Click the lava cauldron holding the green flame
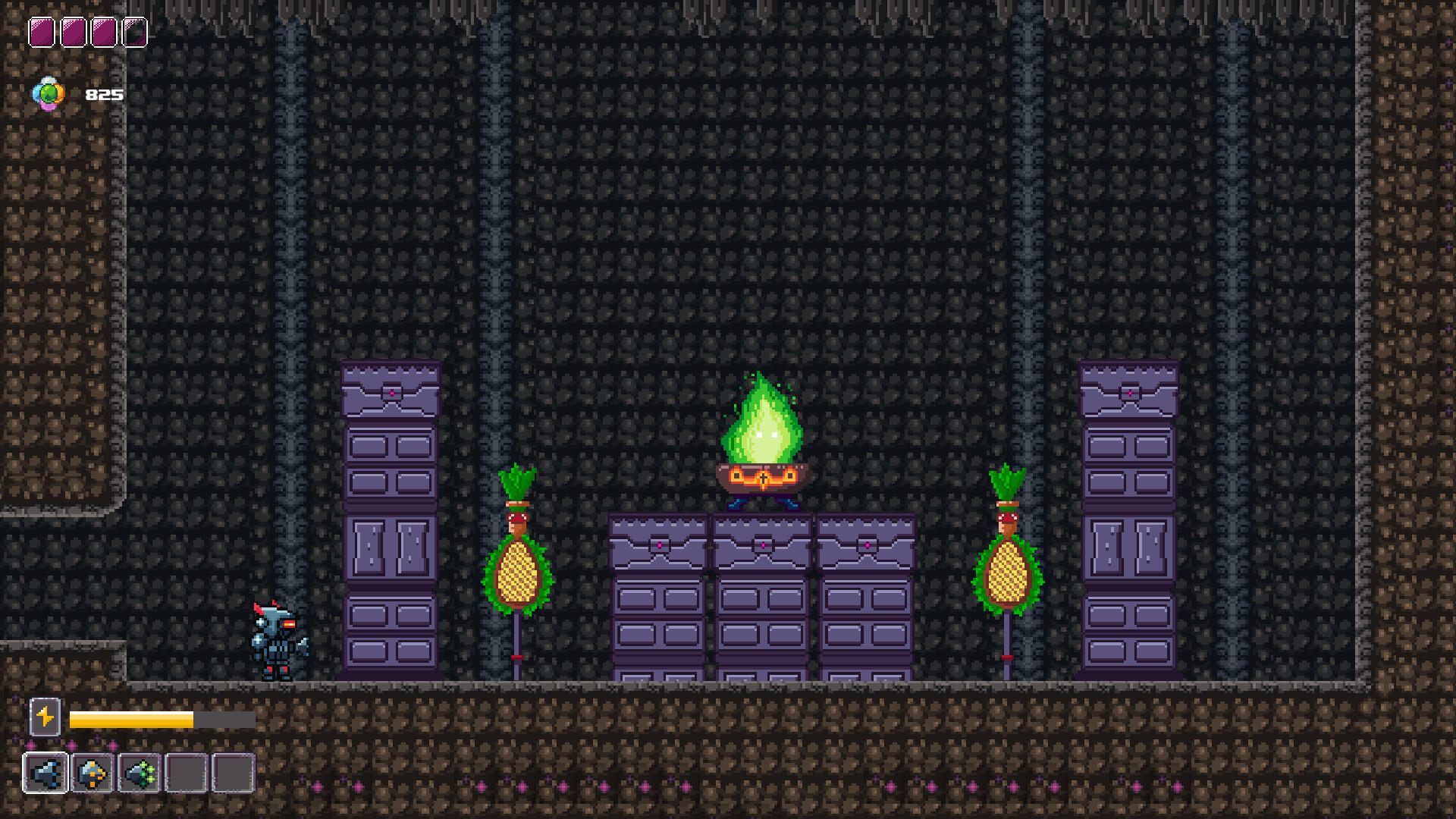Screen dimensions: 1456x819 [x=761, y=478]
